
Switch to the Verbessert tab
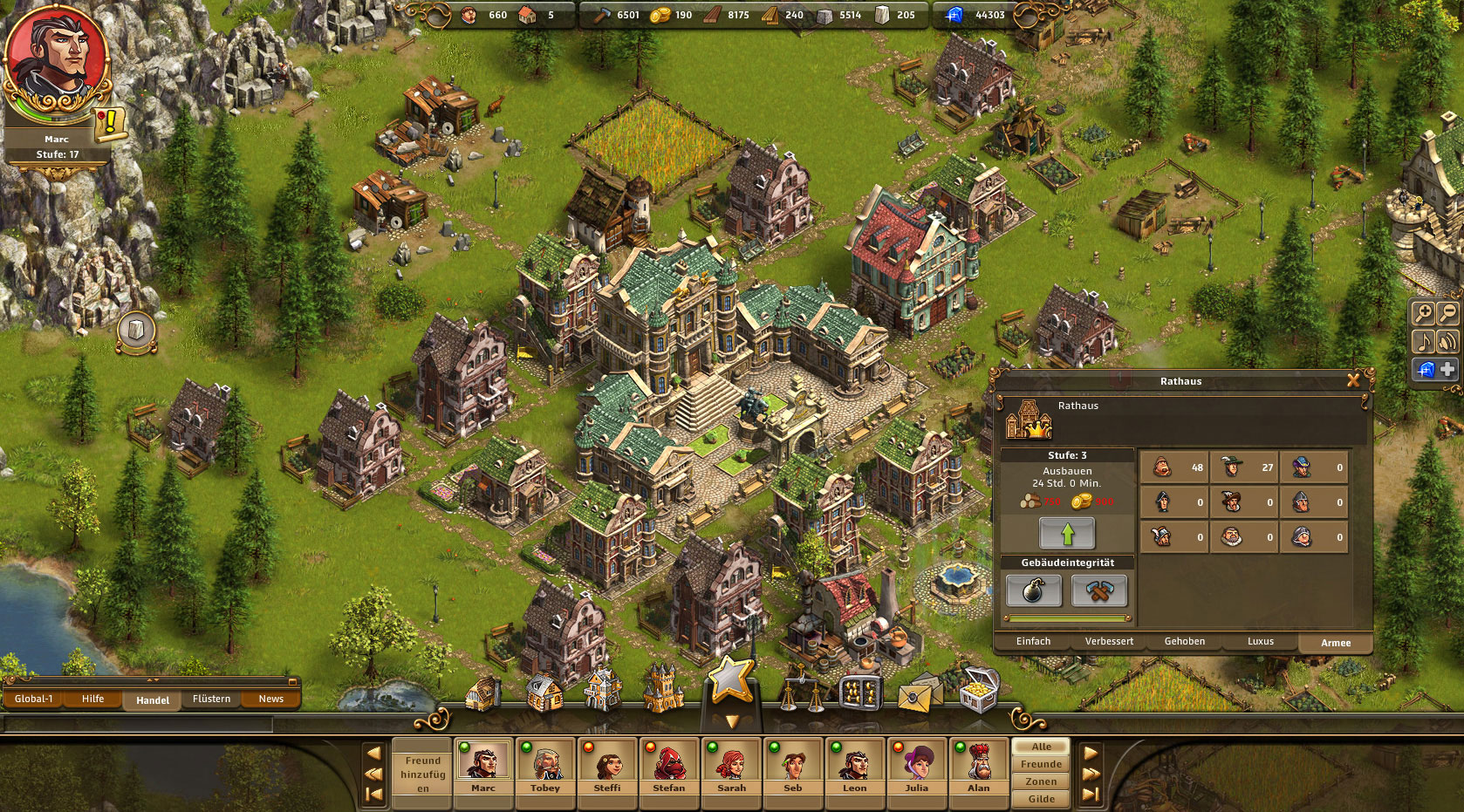1109,642
